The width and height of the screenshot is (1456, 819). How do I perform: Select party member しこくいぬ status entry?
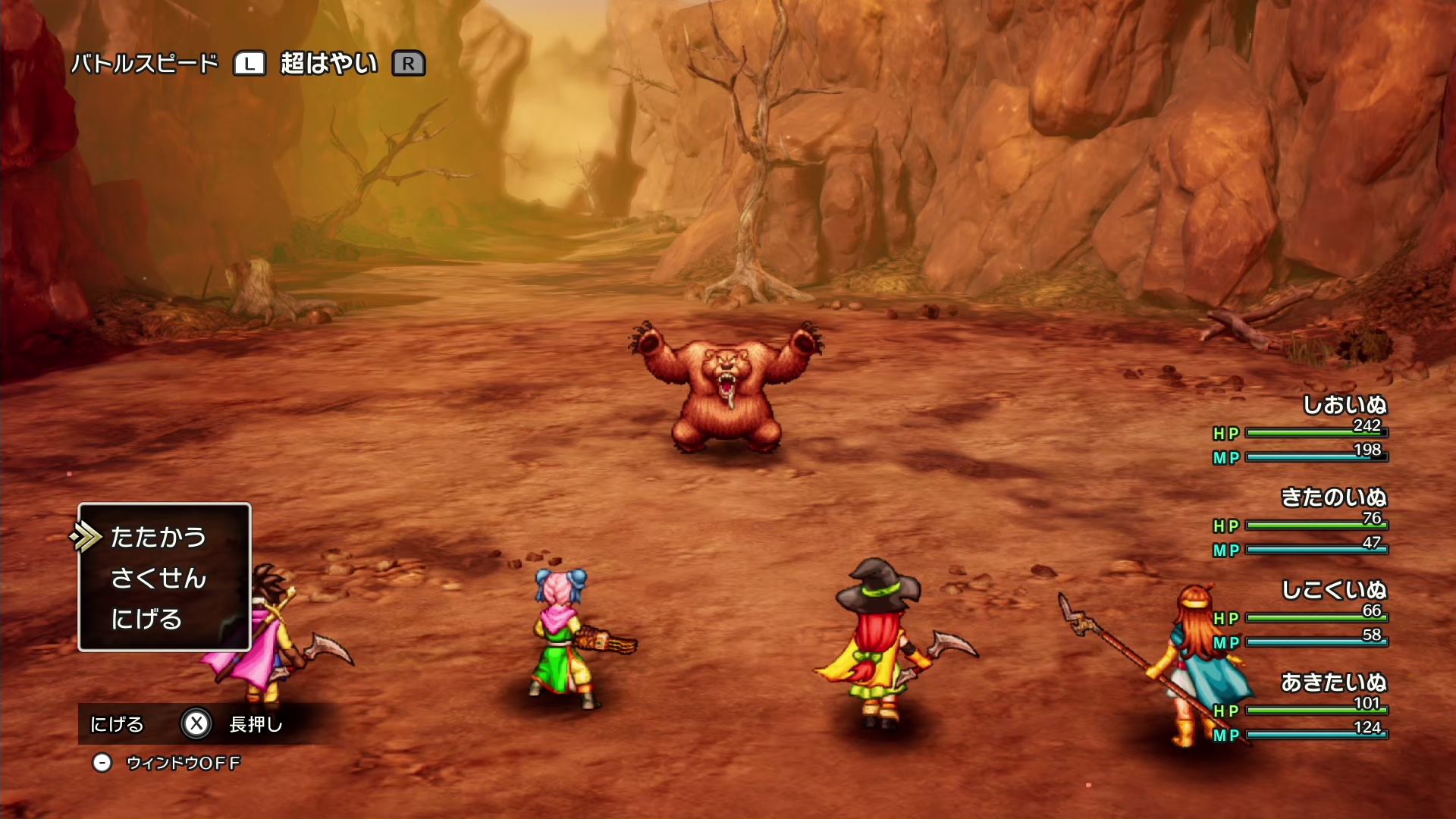pyautogui.click(x=1333, y=591)
